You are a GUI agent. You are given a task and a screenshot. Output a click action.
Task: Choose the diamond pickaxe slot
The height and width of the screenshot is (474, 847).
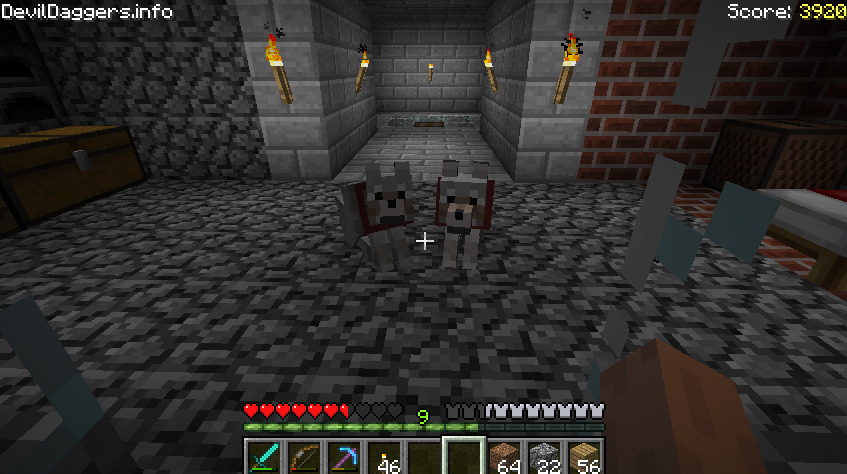(344, 458)
